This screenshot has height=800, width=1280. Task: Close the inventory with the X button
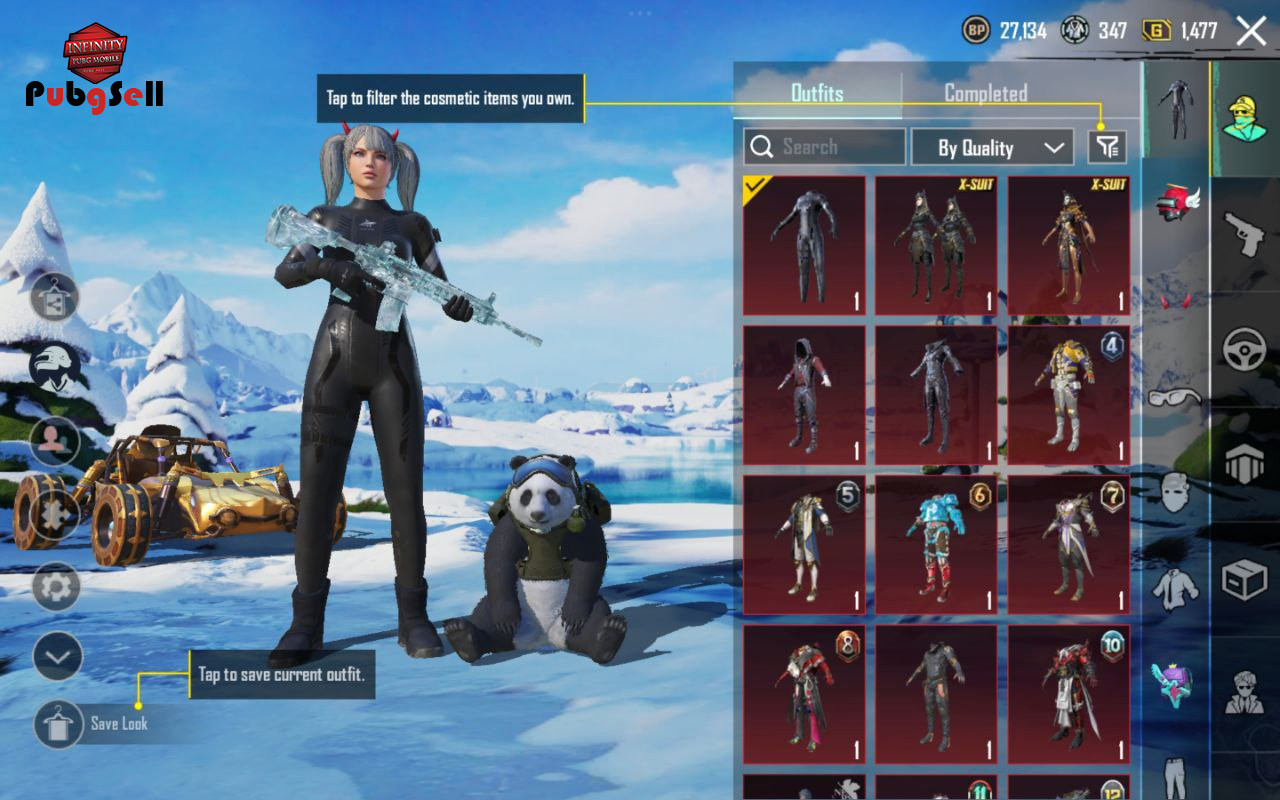coord(1251,31)
